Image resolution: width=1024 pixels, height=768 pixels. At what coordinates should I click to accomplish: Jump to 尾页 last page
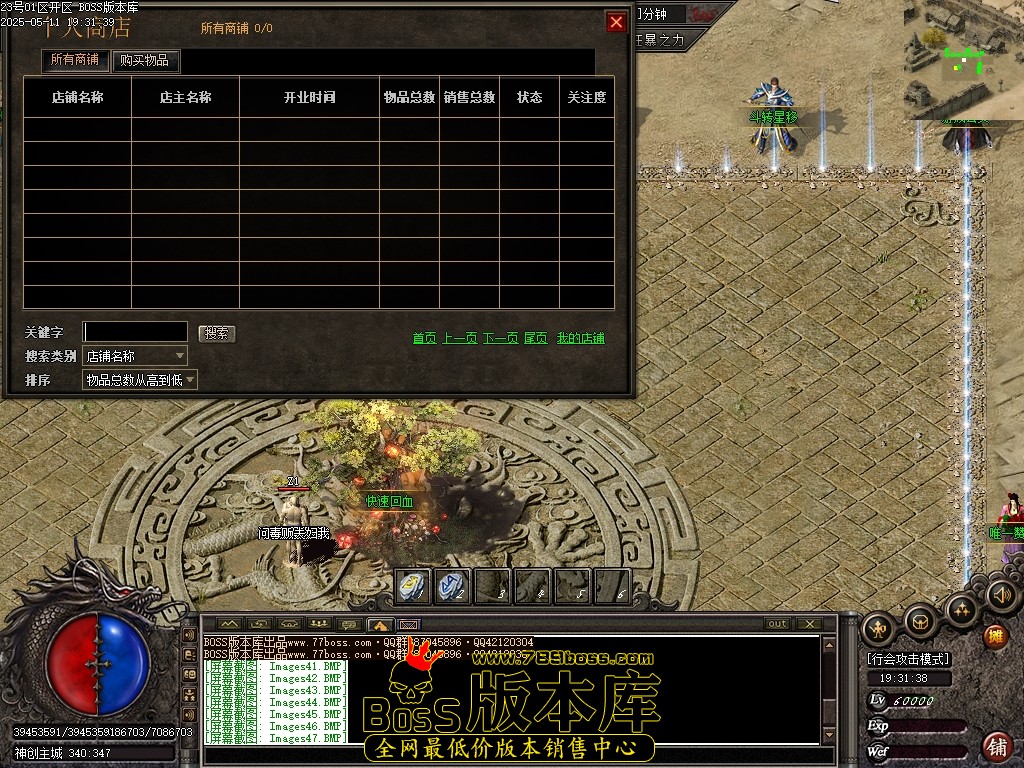click(x=535, y=339)
